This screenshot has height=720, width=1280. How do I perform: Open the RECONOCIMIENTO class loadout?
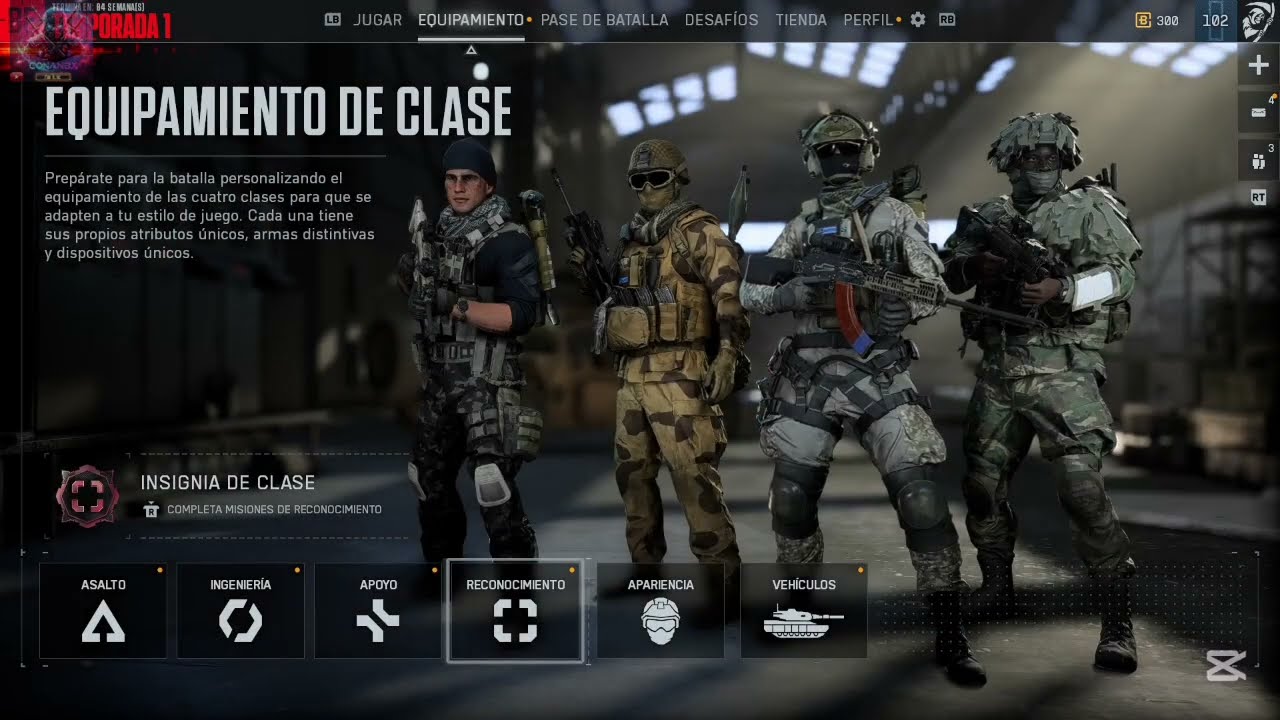pyautogui.click(x=515, y=610)
